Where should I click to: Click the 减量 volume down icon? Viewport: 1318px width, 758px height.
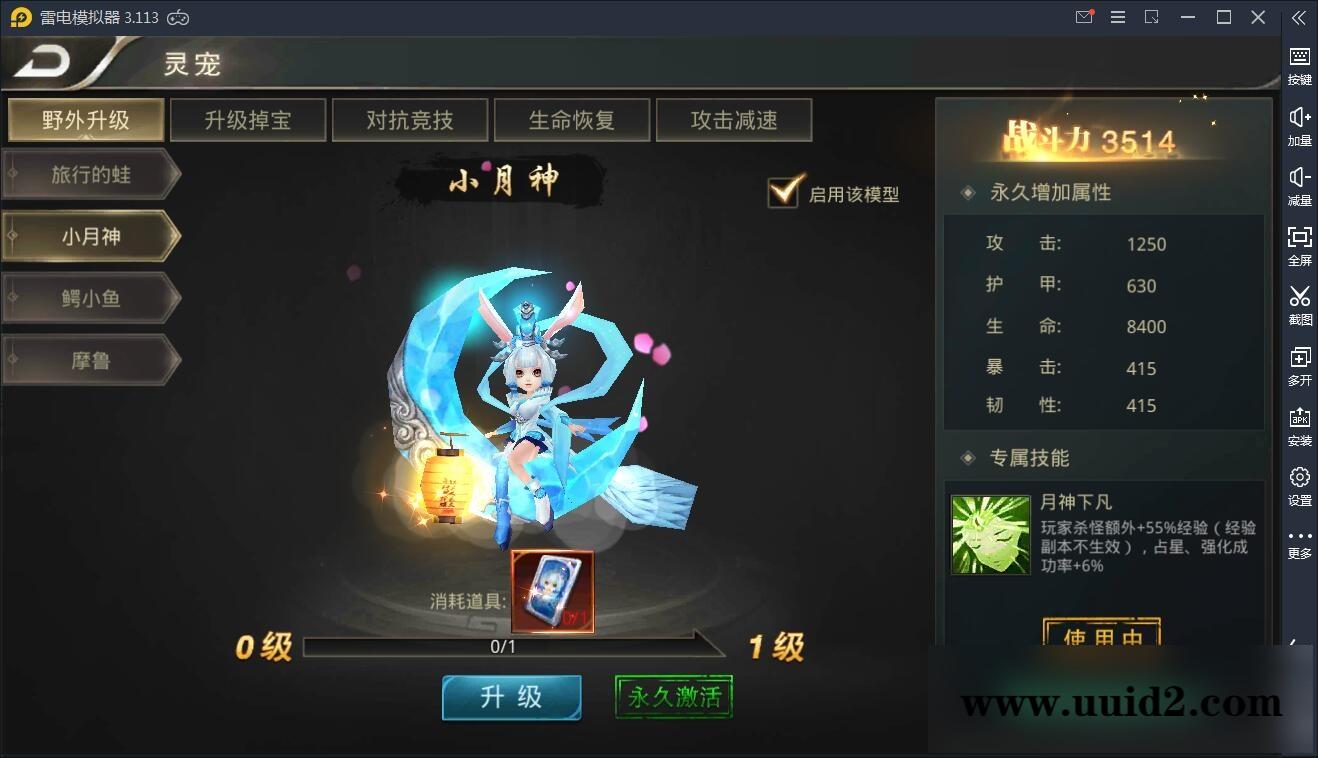(1298, 185)
